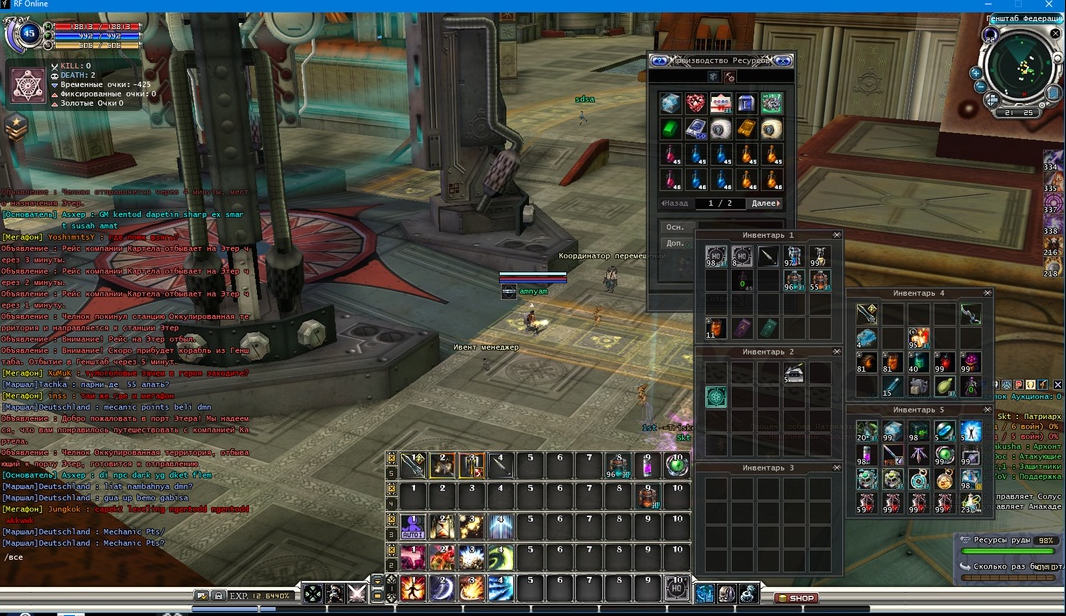This screenshot has width=1066, height=616.
Task: Close the Инвентарь 3 window
Action: click(x=838, y=468)
